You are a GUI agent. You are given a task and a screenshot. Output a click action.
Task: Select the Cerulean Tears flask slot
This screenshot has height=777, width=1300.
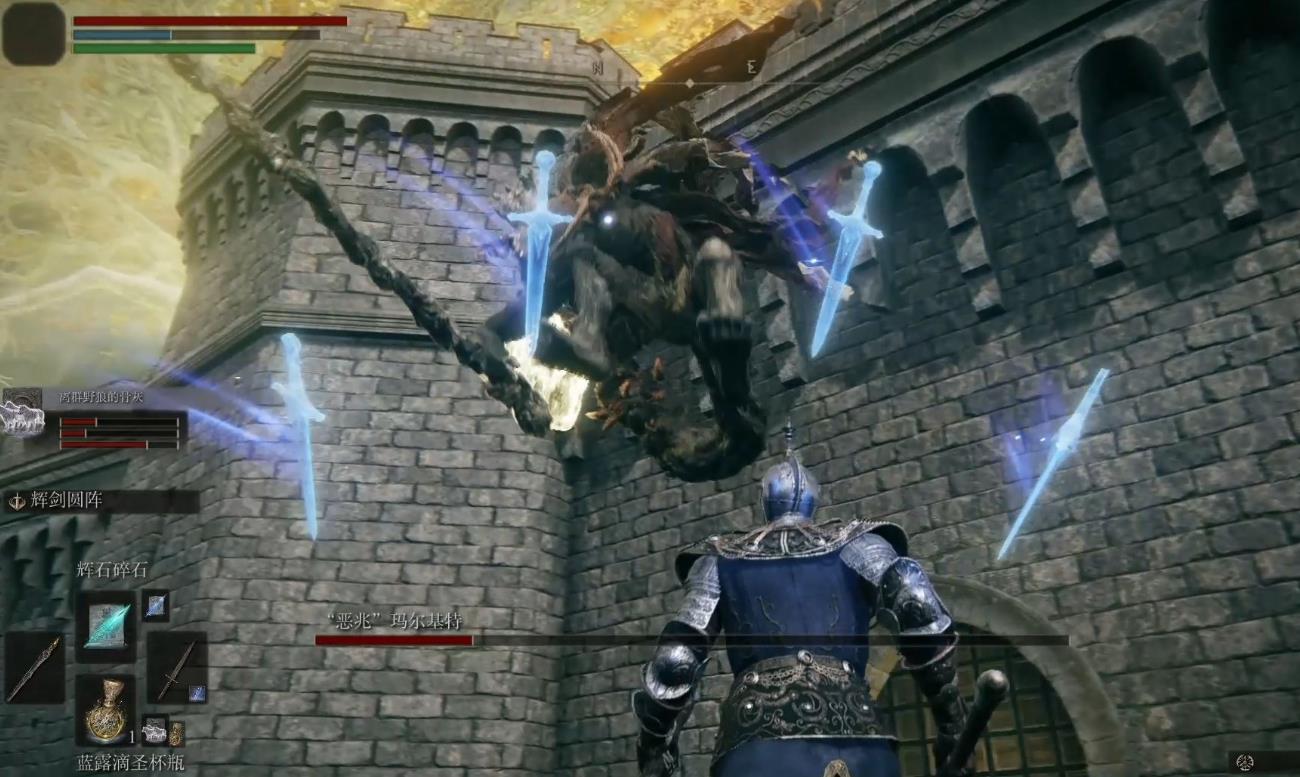[106, 710]
